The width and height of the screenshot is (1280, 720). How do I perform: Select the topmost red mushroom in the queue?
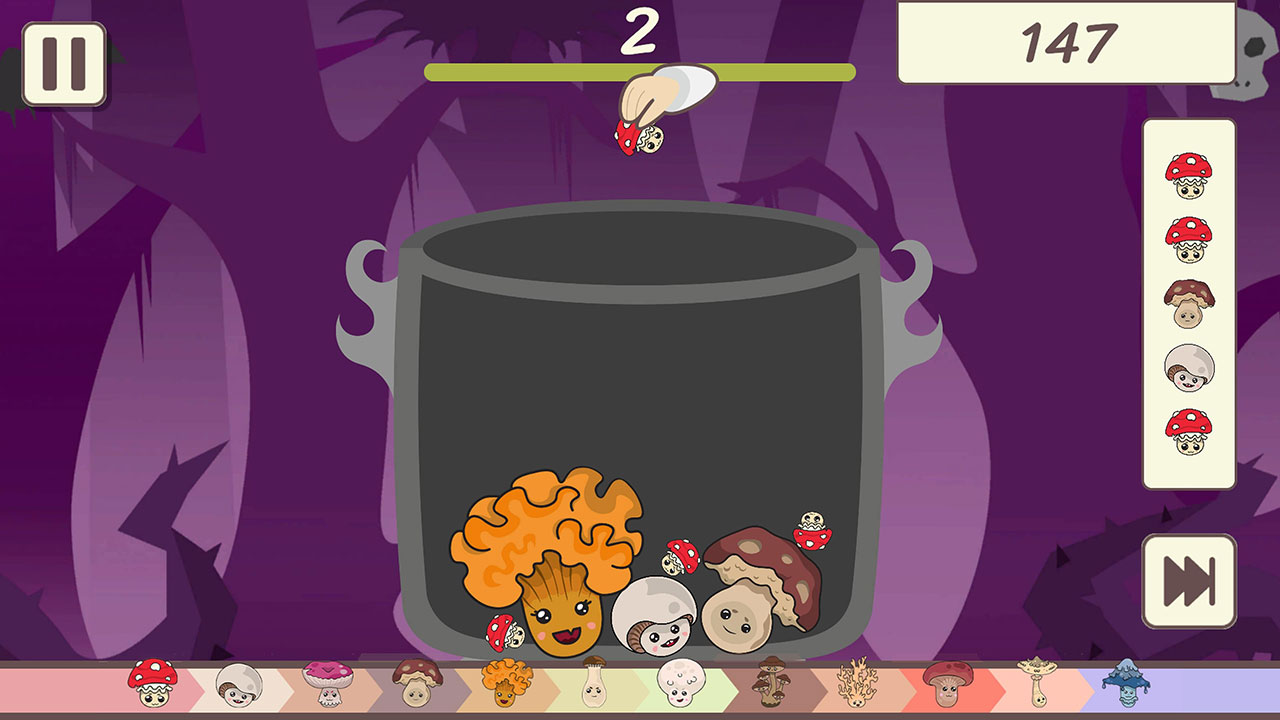pyautogui.click(x=1189, y=177)
